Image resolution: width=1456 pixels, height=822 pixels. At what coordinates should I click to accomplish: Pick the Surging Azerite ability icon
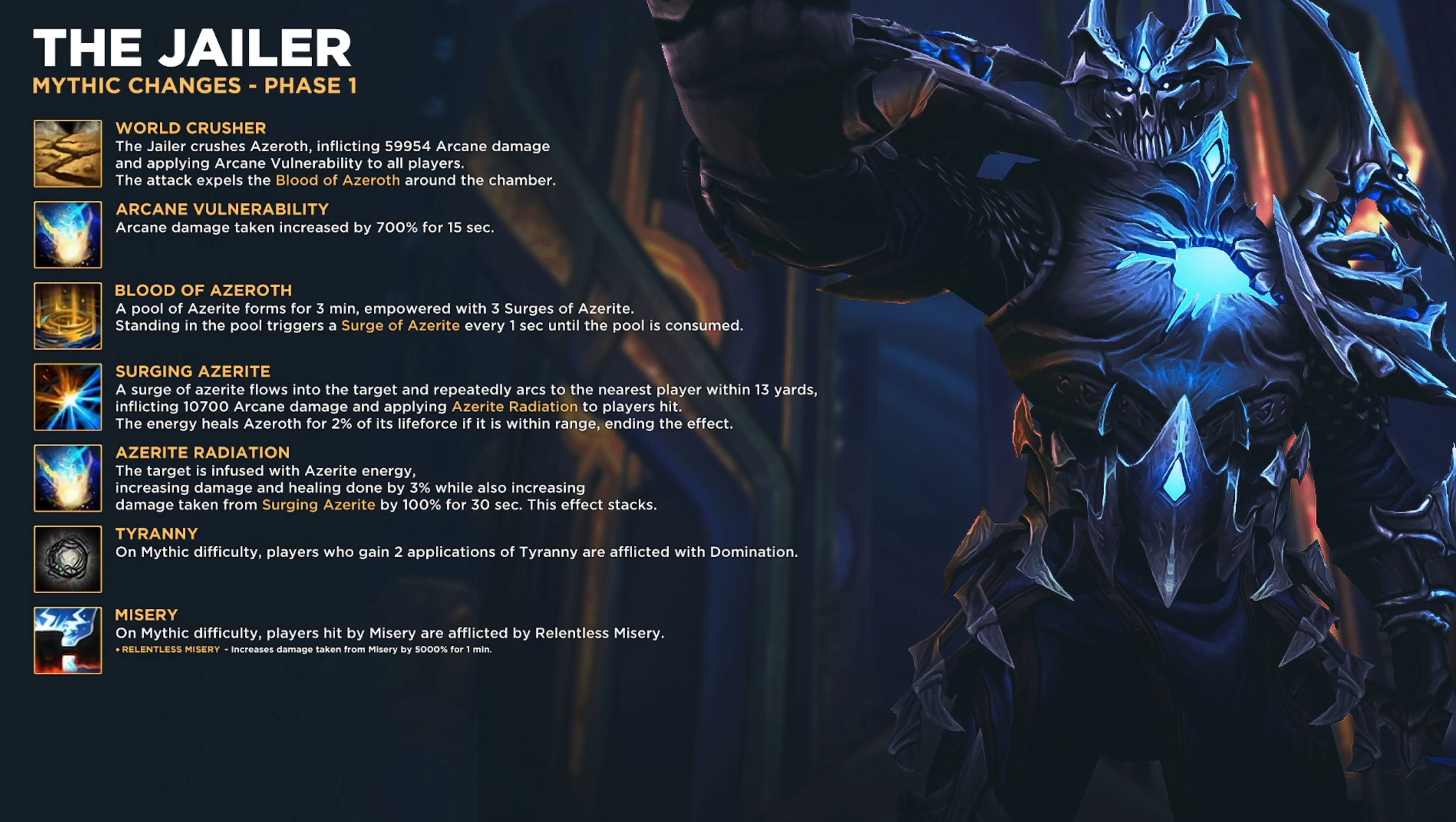pyautogui.click(x=68, y=397)
